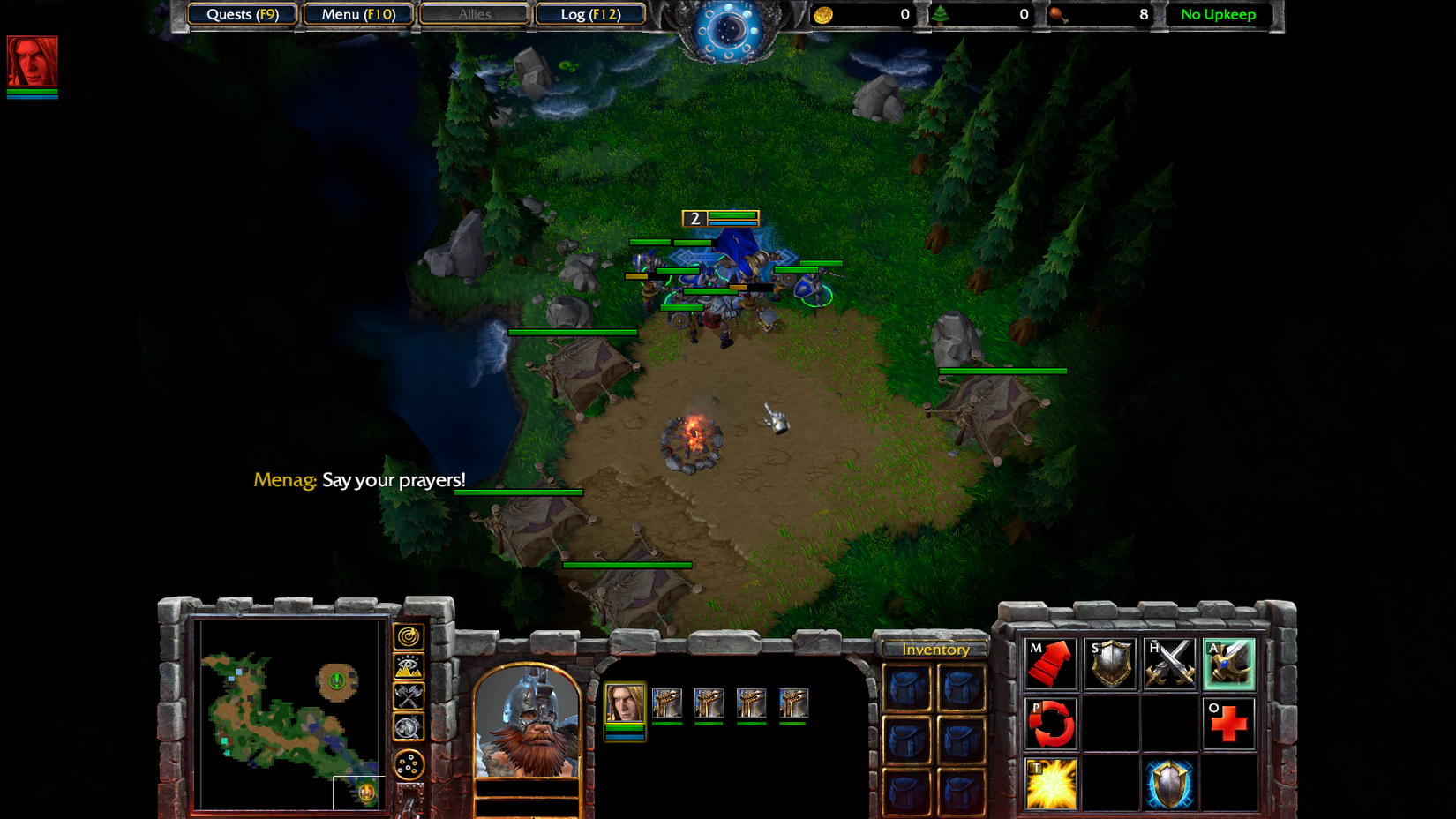Image resolution: width=1456 pixels, height=819 pixels.
Task: Ping the minimap with the ping tool
Action: tap(408, 636)
